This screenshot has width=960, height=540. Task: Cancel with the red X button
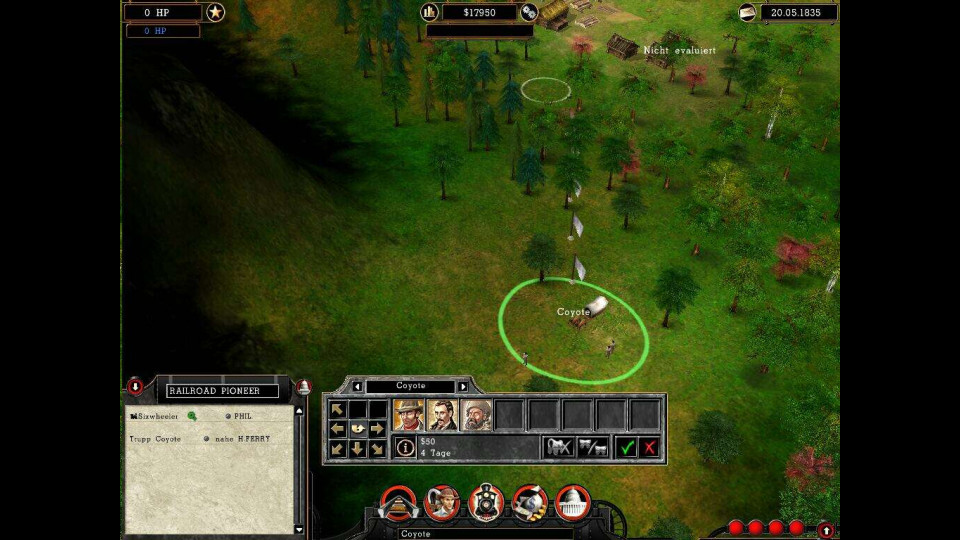tap(650, 447)
